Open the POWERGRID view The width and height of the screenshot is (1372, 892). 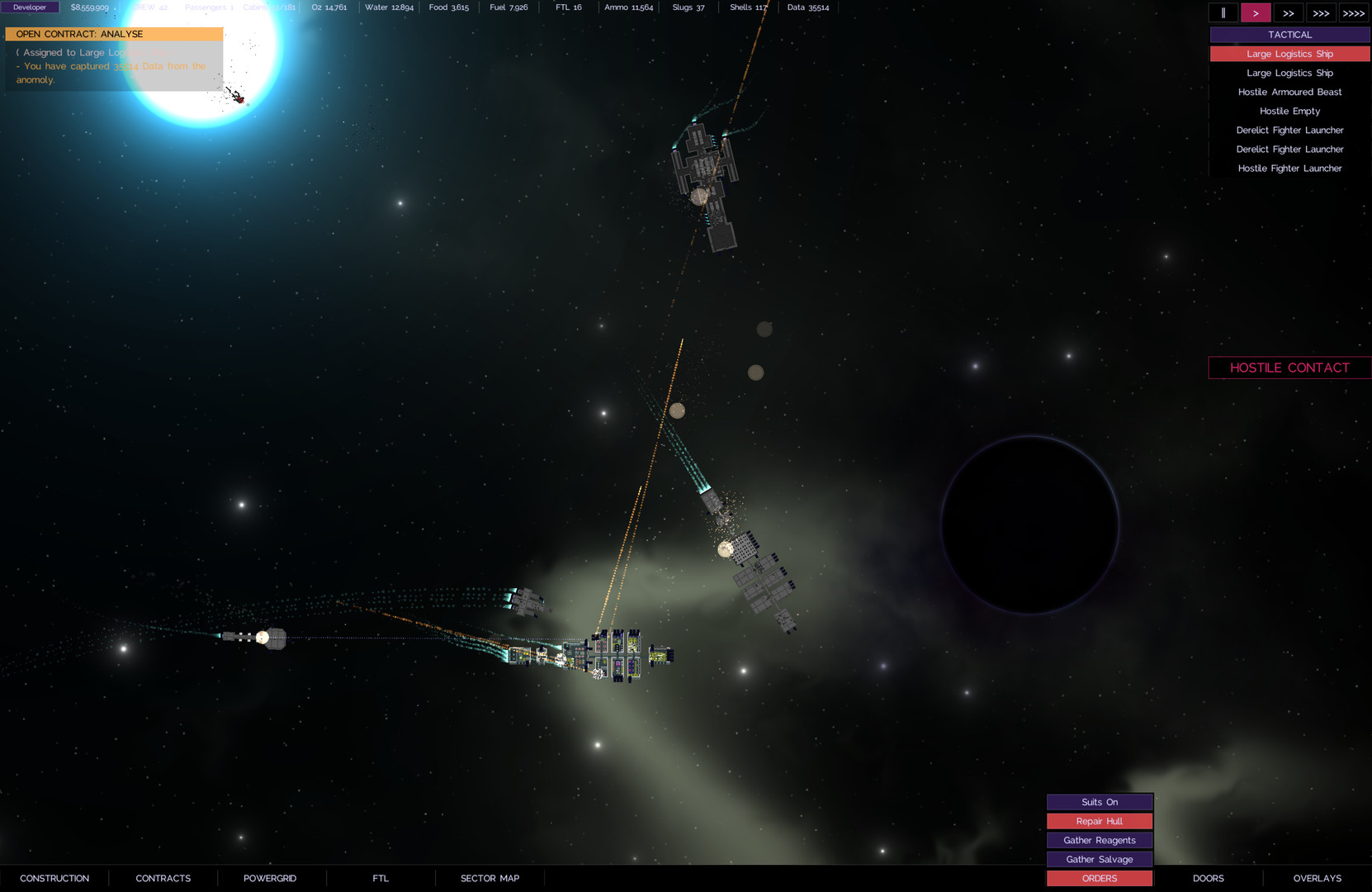(x=270, y=878)
